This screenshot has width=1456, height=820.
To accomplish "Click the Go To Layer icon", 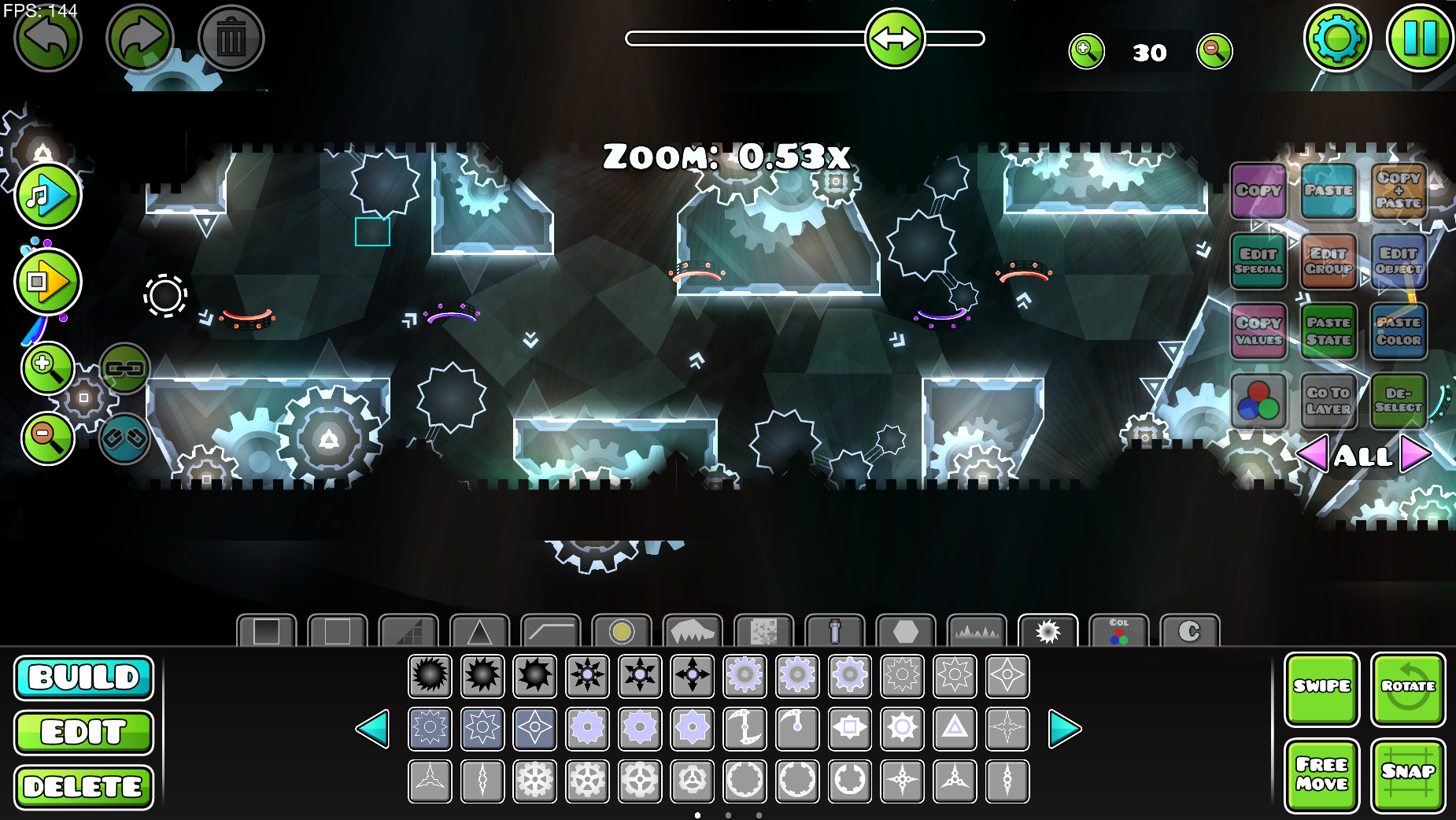I will pos(1329,401).
